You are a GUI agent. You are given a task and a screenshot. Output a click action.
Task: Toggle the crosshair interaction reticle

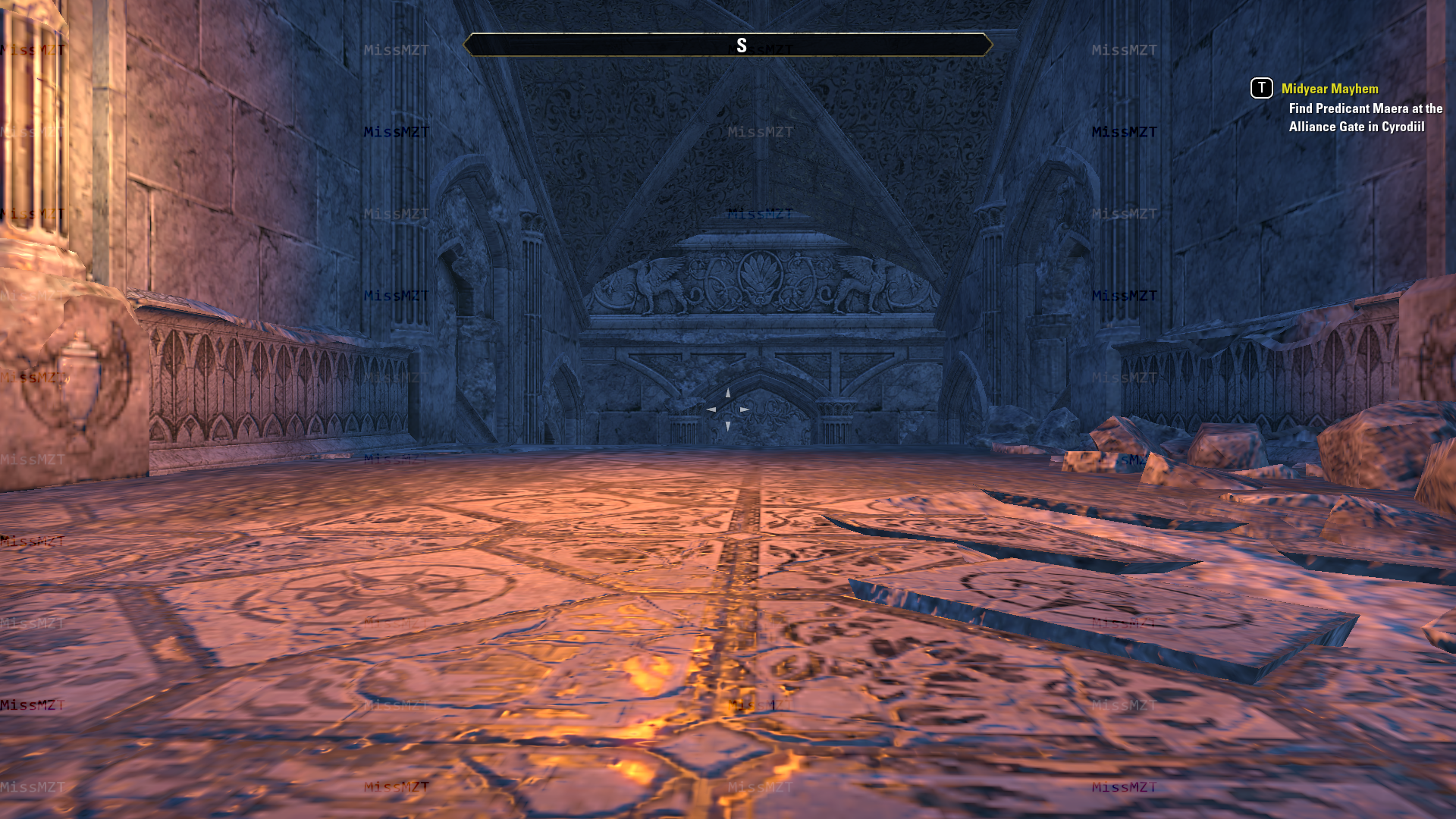[727, 409]
